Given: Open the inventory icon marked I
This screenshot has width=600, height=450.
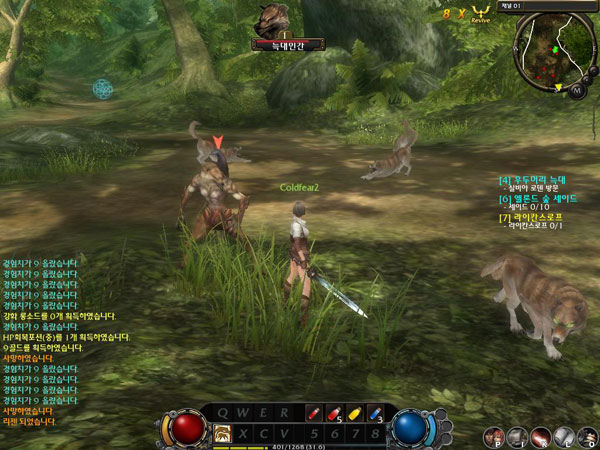Looking at the screenshot, I should 517,436.
